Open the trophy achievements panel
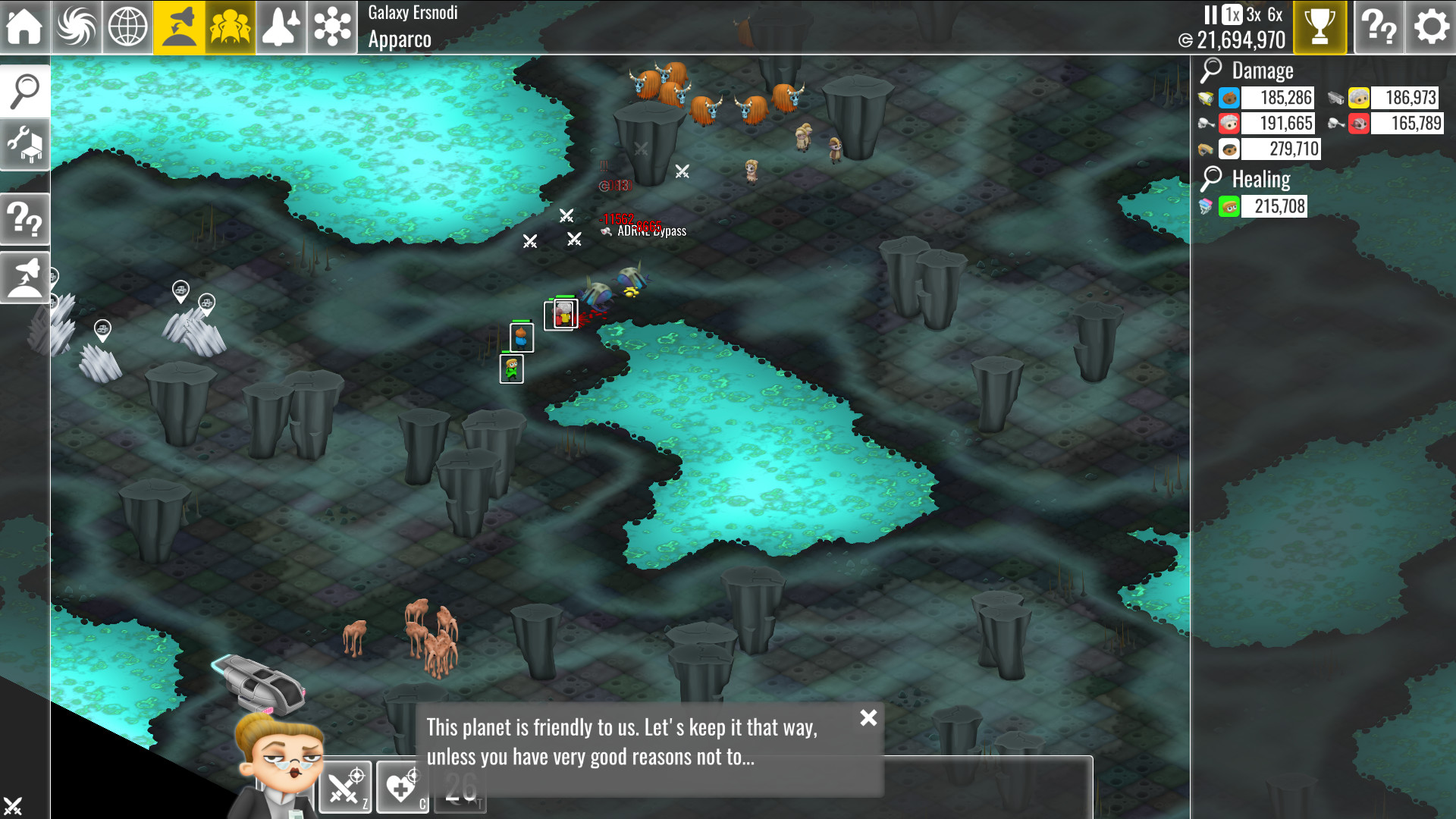The height and width of the screenshot is (819, 1456). [x=1321, y=27]
